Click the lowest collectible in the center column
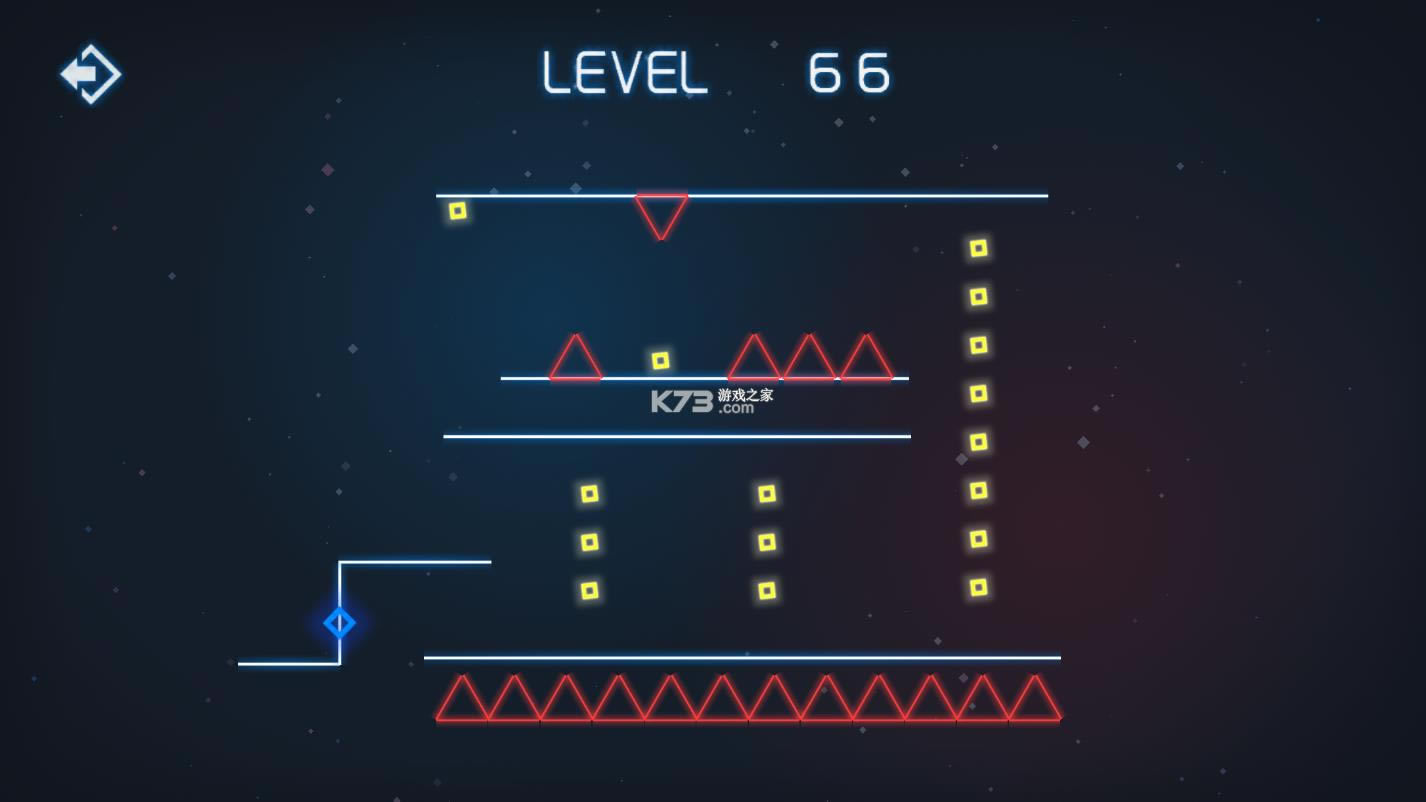The width and height of the screenshot is (1426, 802). click(x=768, y=590)
